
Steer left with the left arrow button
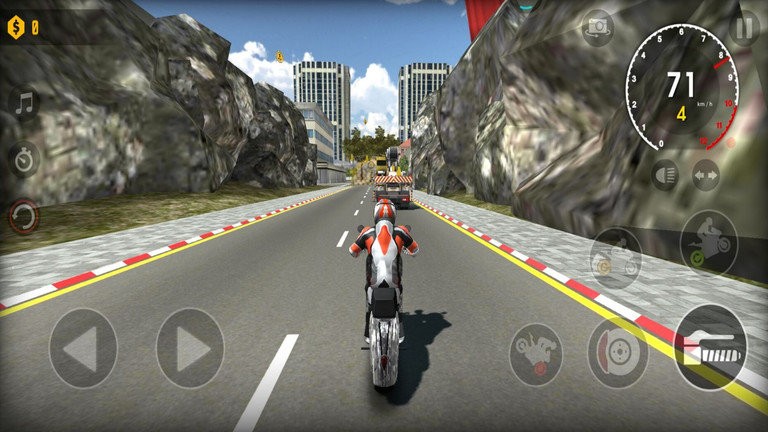coord(83,347)
